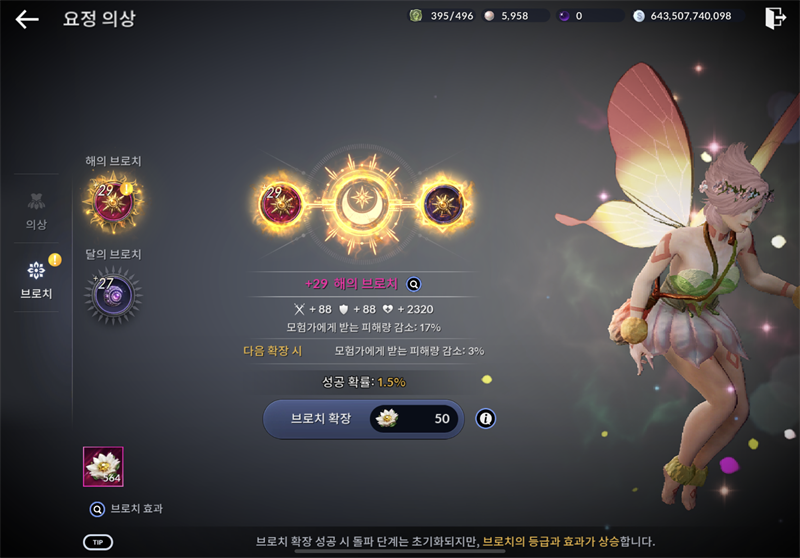Viewport: 800px width, 558px height.
Task: Click the TIP badge
Action: (97, 542)
